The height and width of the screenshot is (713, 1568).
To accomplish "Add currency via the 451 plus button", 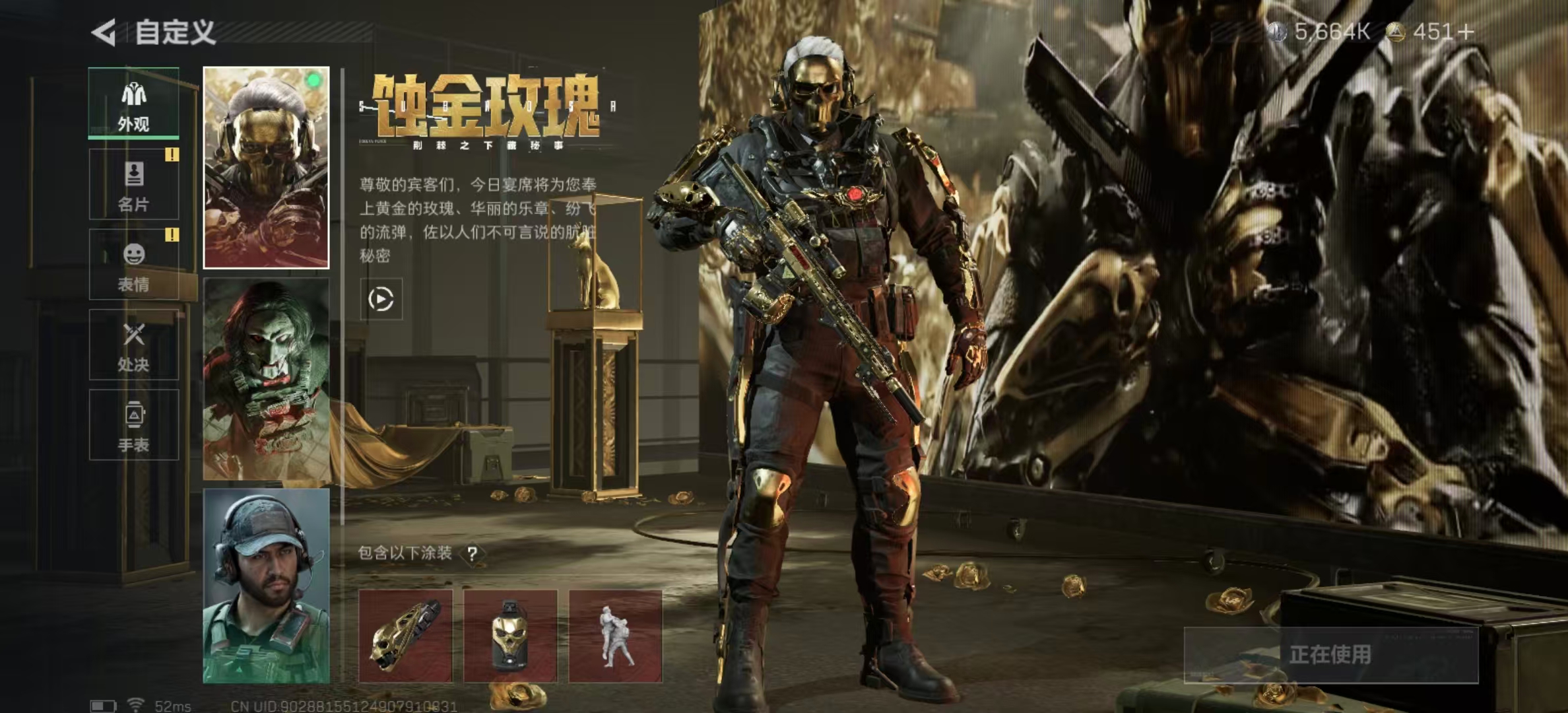I will point(1466,32).
